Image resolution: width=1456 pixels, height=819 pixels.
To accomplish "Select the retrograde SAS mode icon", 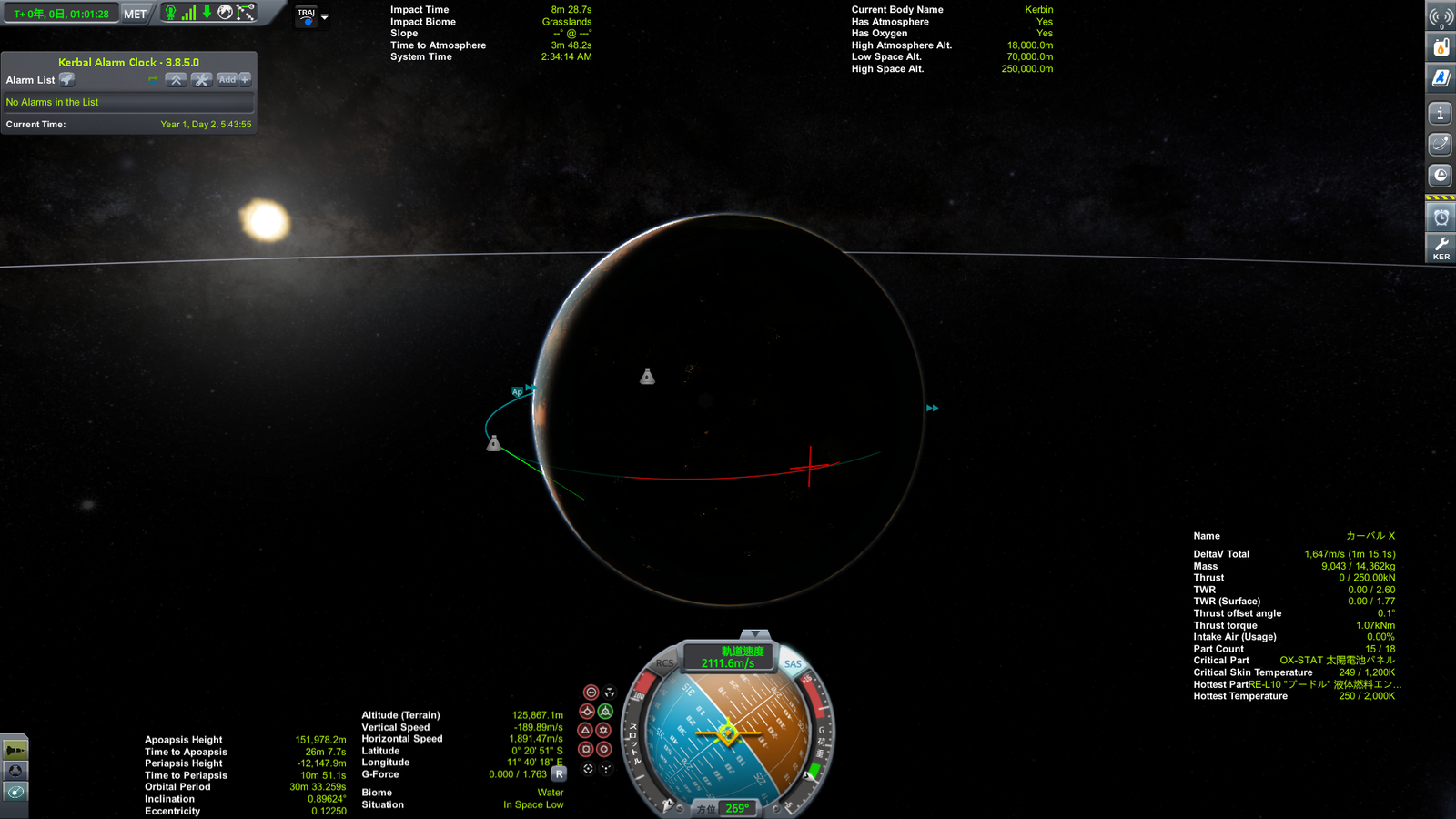I will (604, 712).
